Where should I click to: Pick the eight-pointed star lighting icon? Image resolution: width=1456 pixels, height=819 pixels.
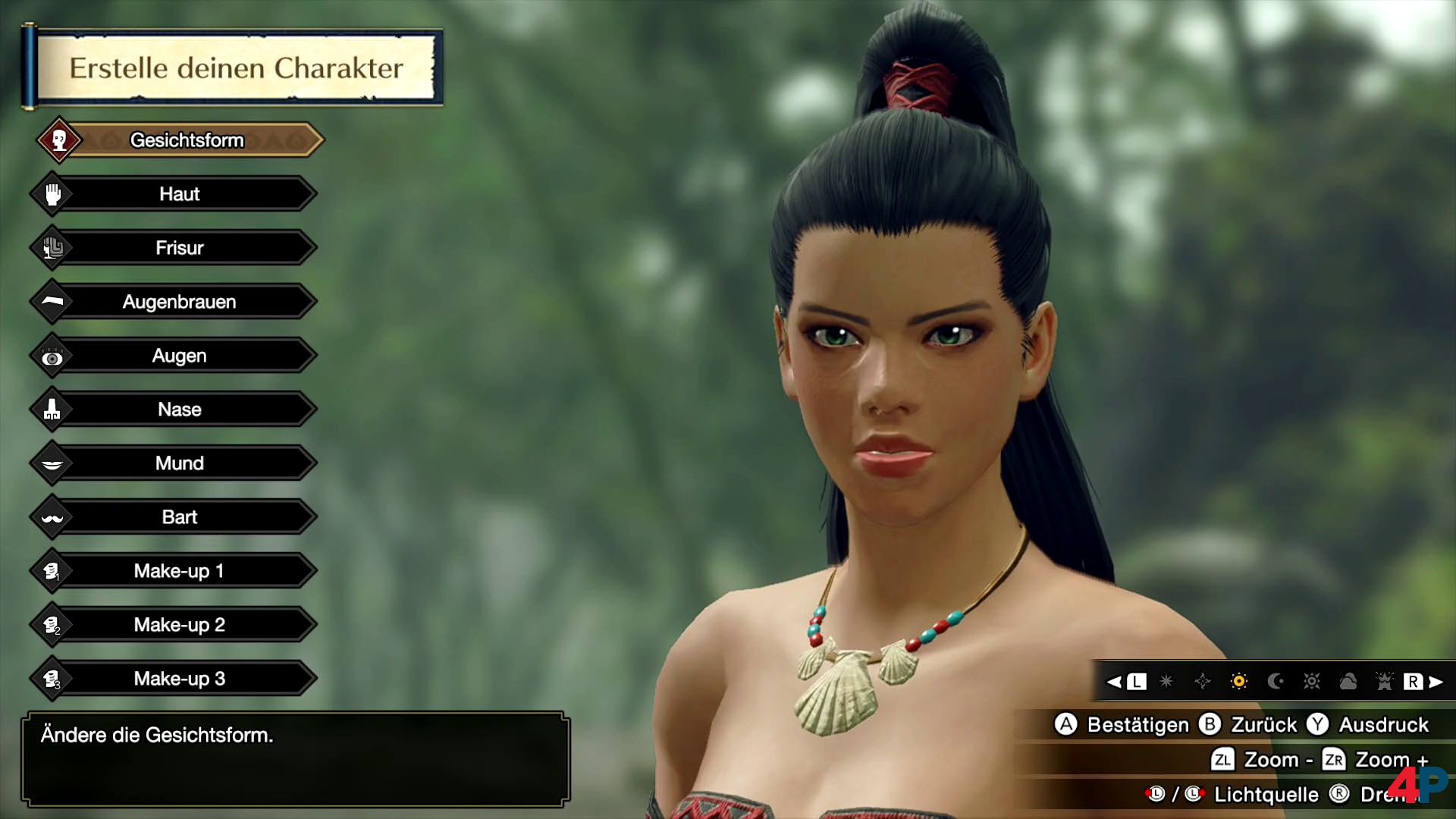pyautogui.click(x=1166, y=682)
